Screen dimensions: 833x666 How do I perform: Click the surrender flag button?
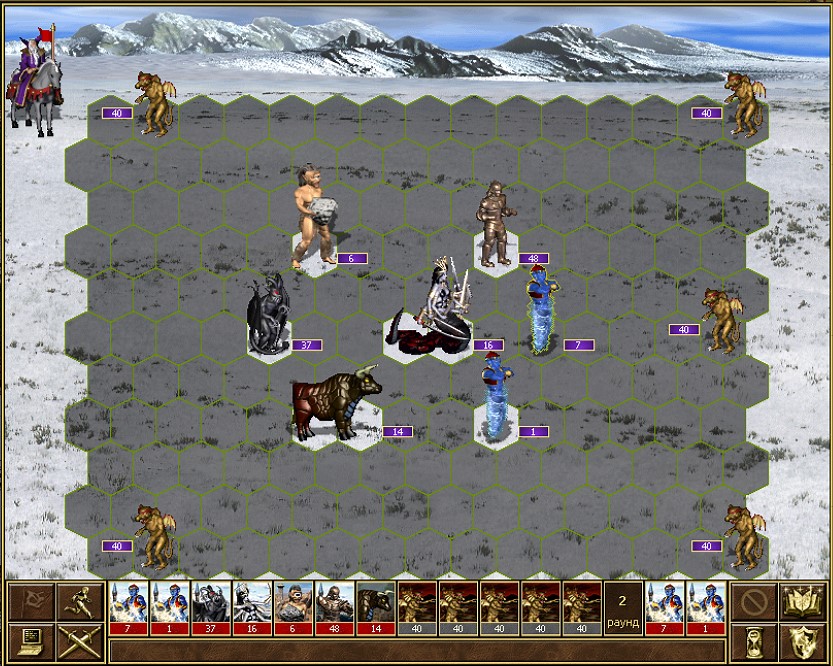pyautogui.click(x=29, y=602)
